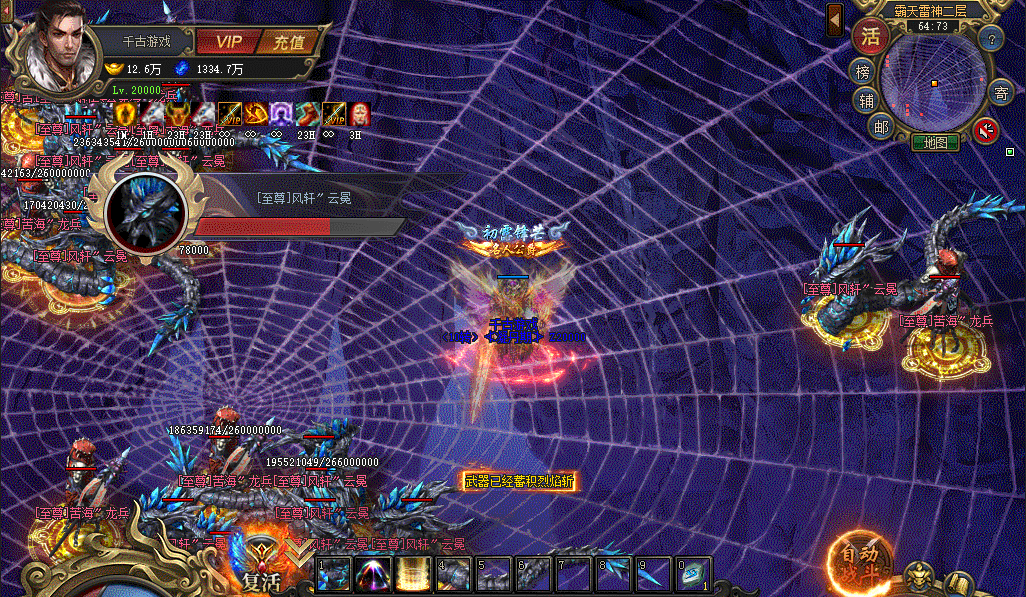Open the red 活 activity button

[871, 37]
